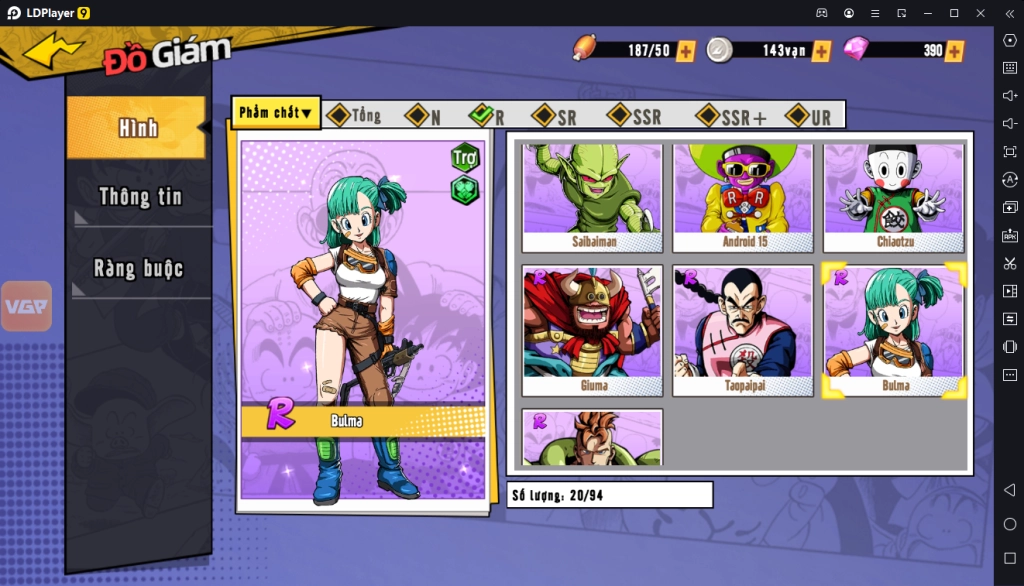
Task: Select the Chiaotzu character card
Action: (x=894, y=197)
